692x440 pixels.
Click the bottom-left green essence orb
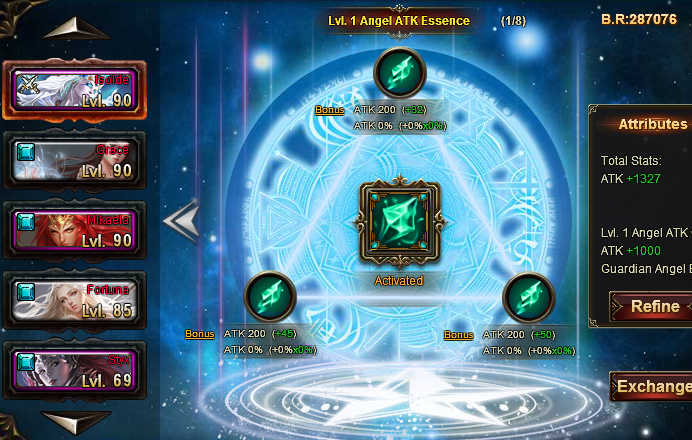point(270,297)
